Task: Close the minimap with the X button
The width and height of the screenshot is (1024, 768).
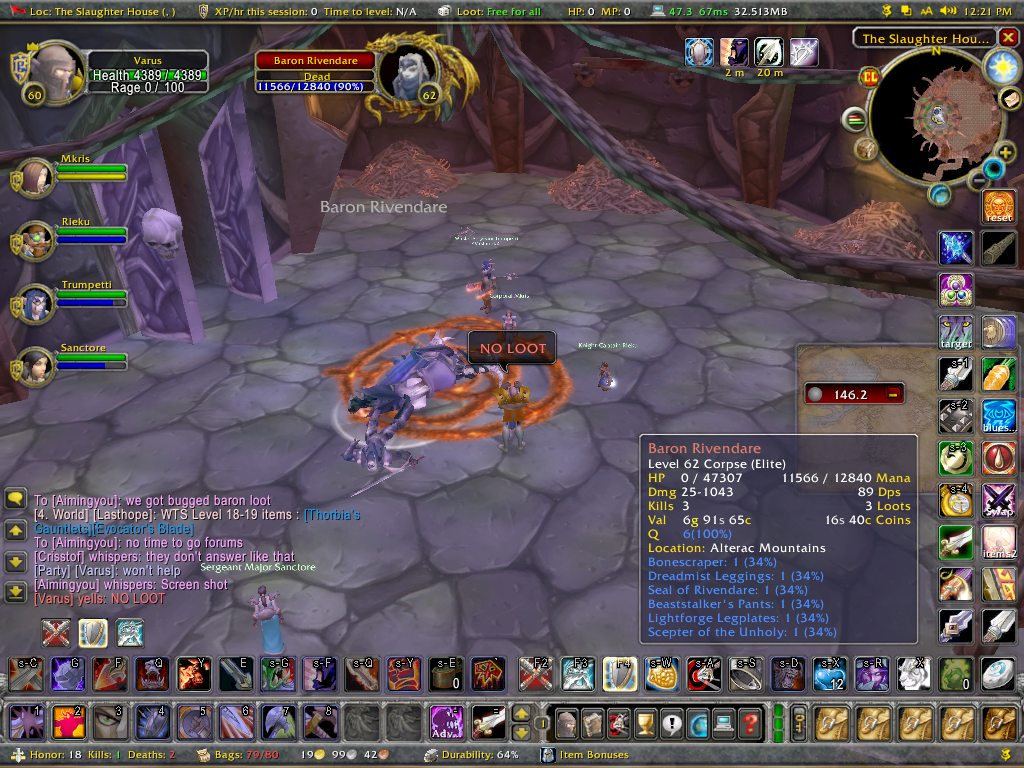Action: click(1007, 38)
